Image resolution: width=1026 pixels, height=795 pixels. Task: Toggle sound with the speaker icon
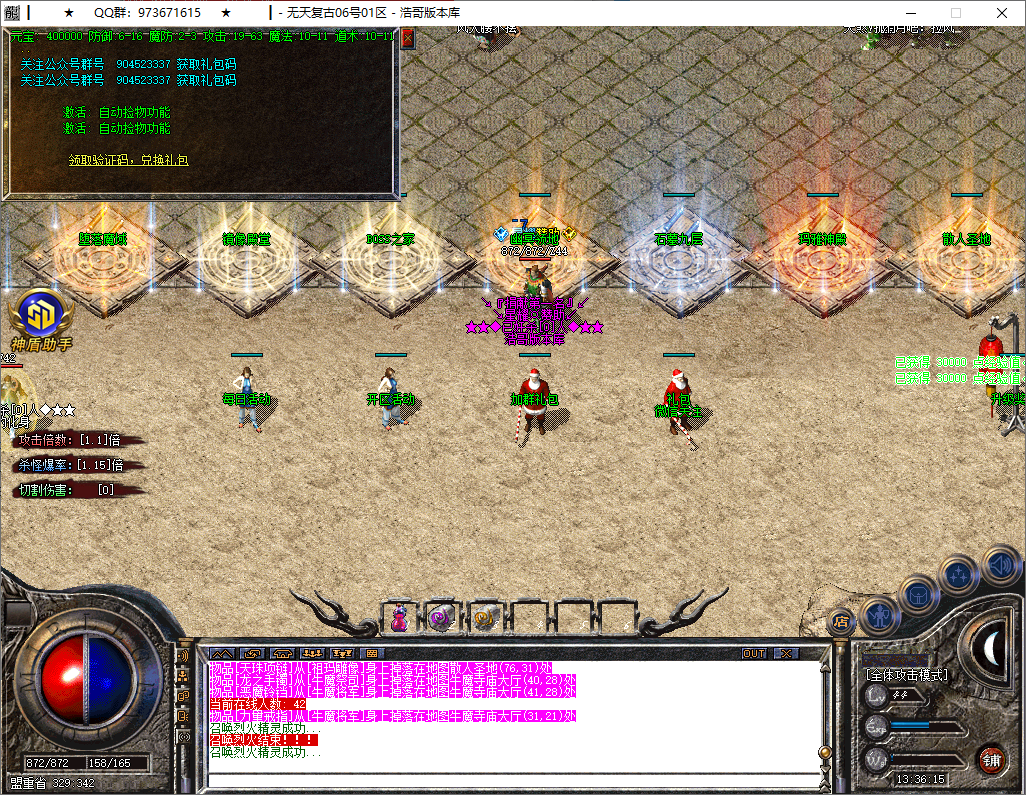pos(999,563)
